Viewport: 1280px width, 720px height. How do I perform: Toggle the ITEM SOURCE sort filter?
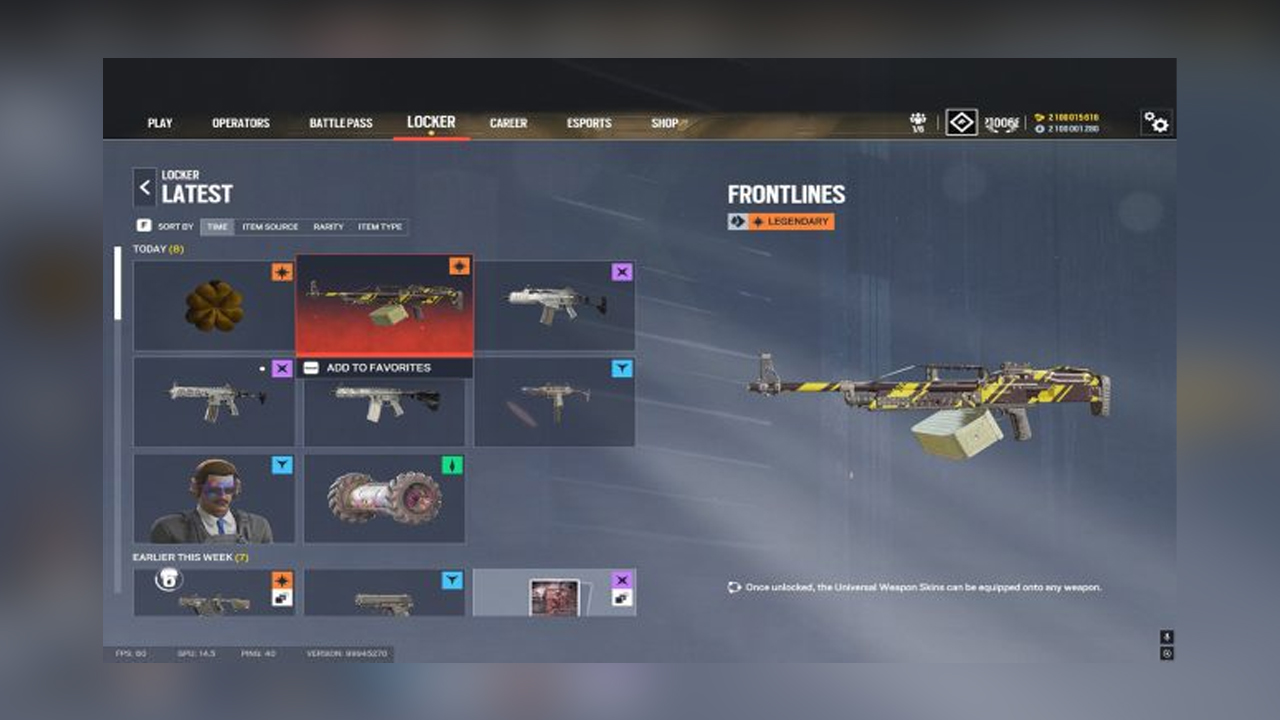coord(272,227)
